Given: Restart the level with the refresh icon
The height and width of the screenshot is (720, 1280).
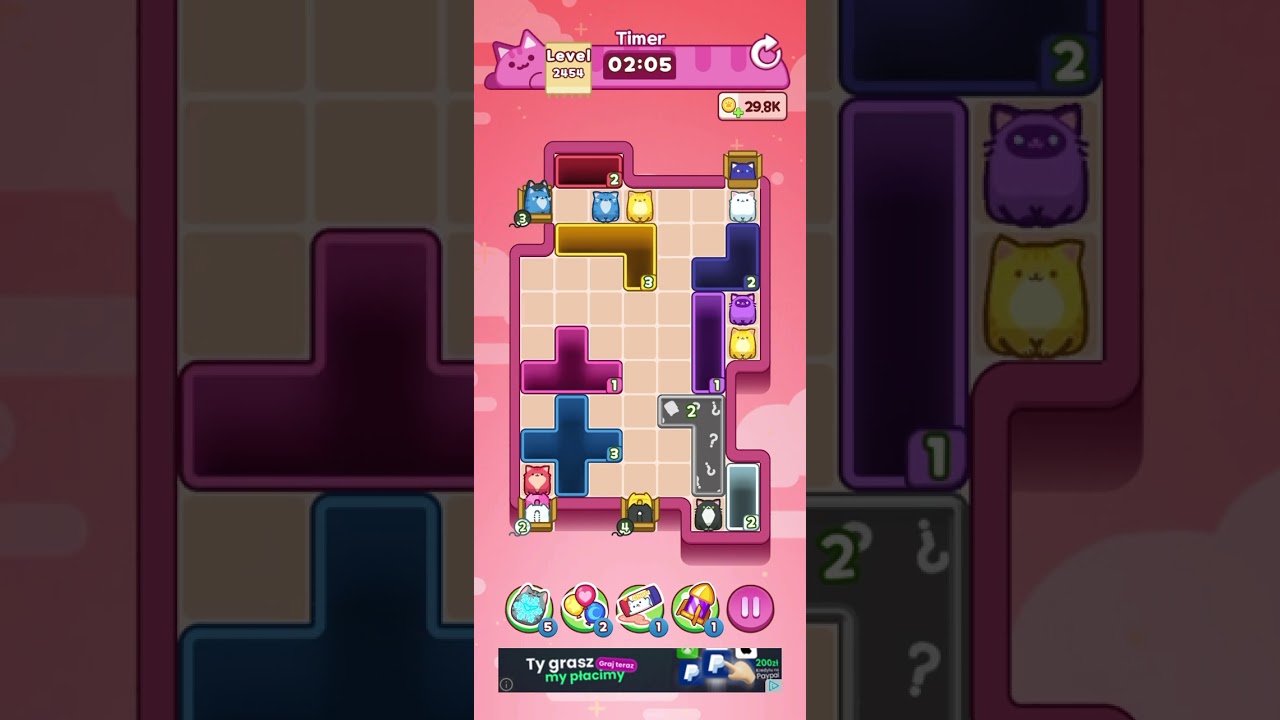Looking at the screenshot, I should tap(765, 53).
